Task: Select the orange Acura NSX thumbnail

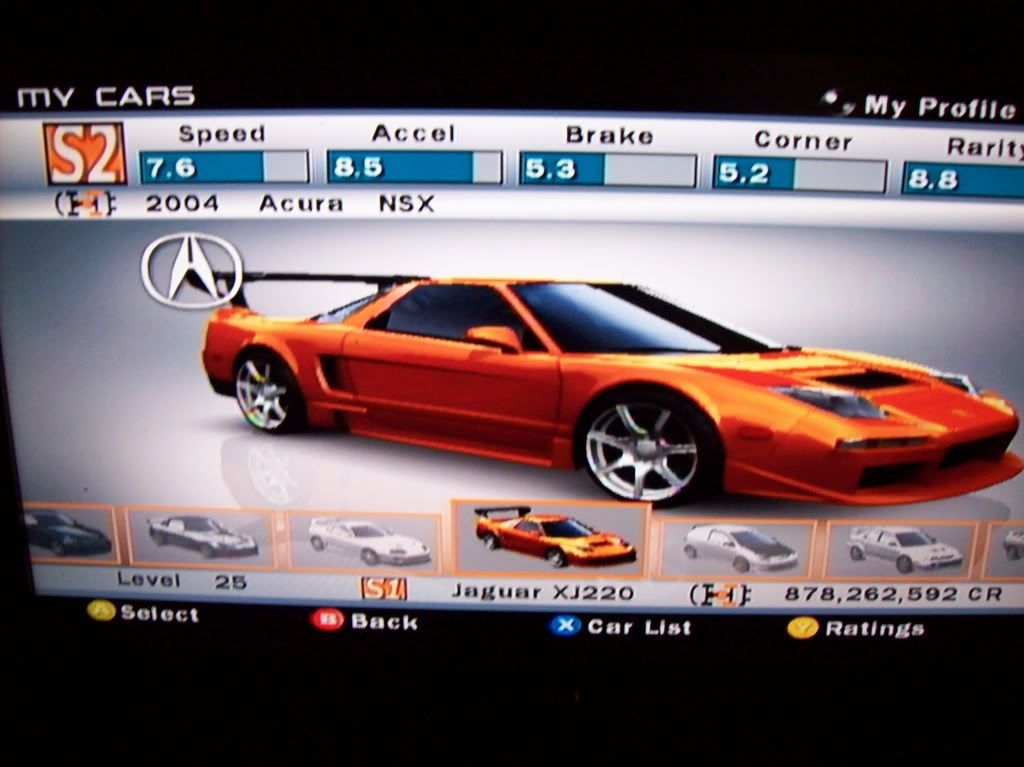Action: (553, 538)
